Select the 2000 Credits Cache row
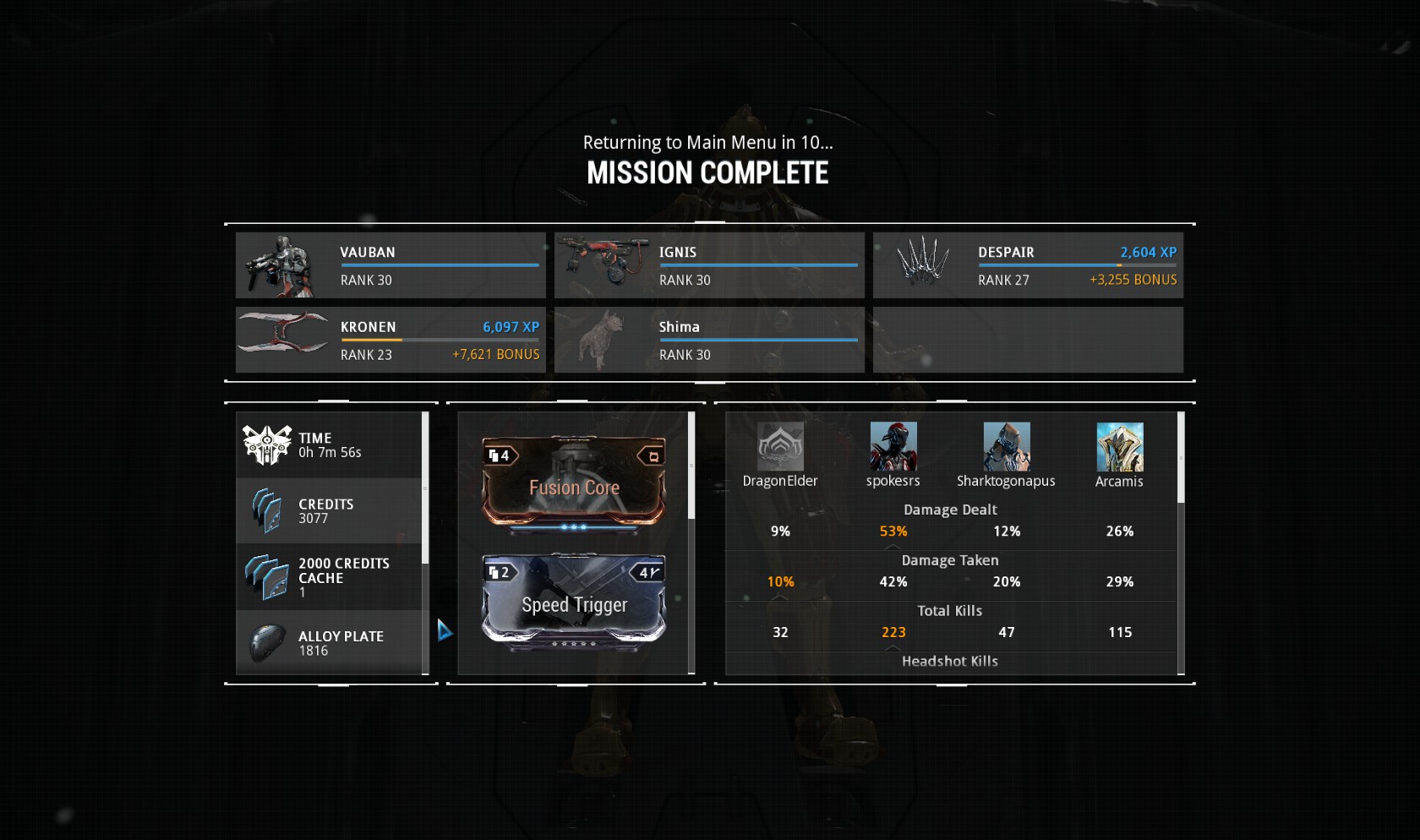The height and width of the screenshot is (840, 1420). point(329,577)
